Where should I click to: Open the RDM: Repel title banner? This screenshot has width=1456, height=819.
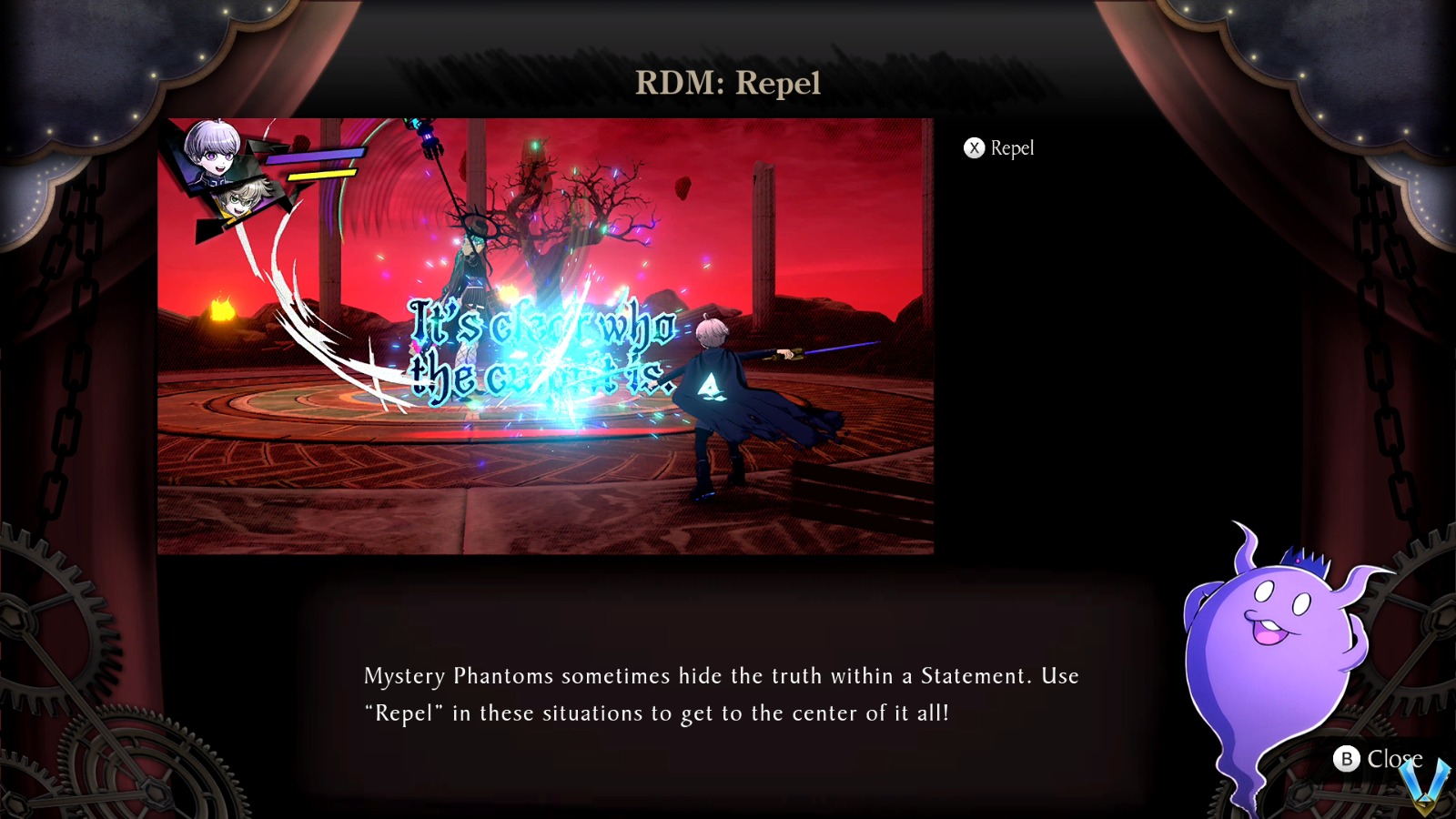pos(728,86)
